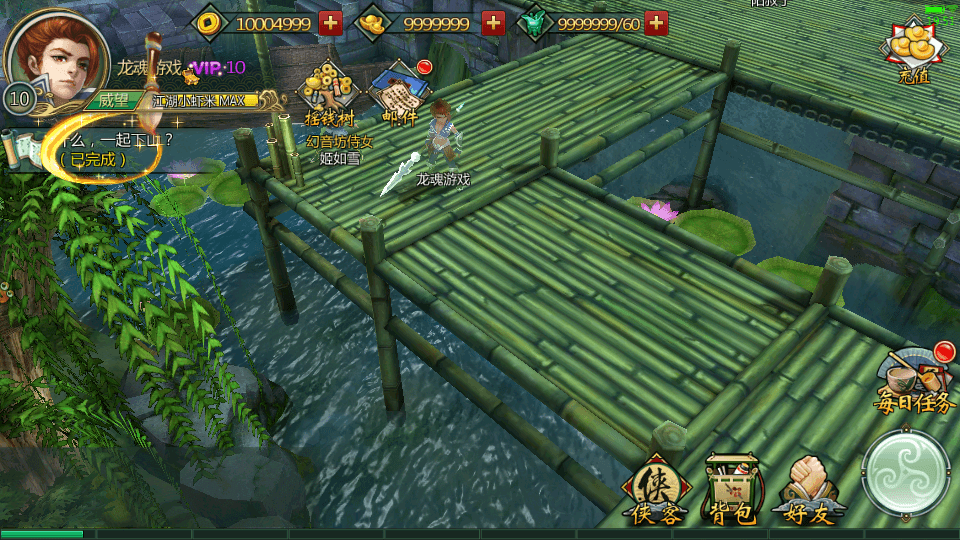Screen dimensions: 960x540
Task: Open the 侠客 heroes menu
Action: (x=655, y=489)
